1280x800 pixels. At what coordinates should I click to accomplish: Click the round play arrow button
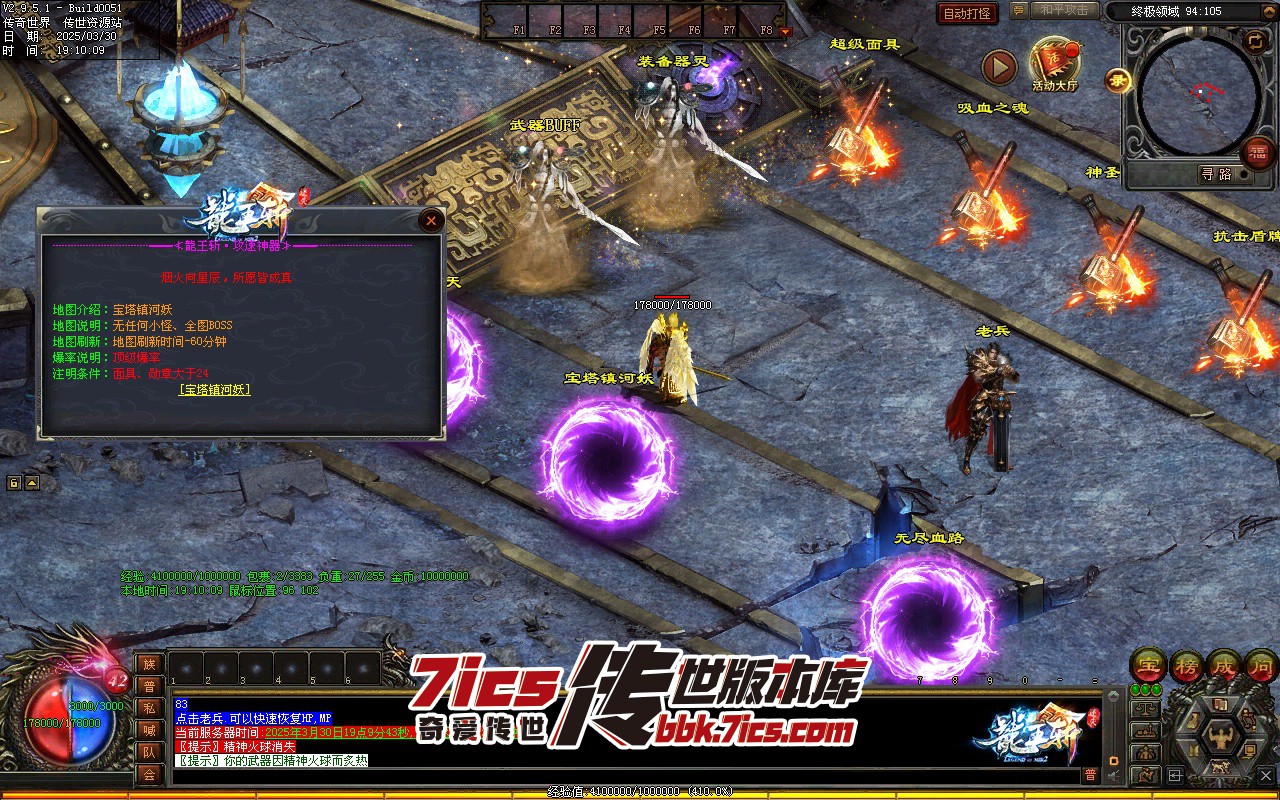(999, 67)
